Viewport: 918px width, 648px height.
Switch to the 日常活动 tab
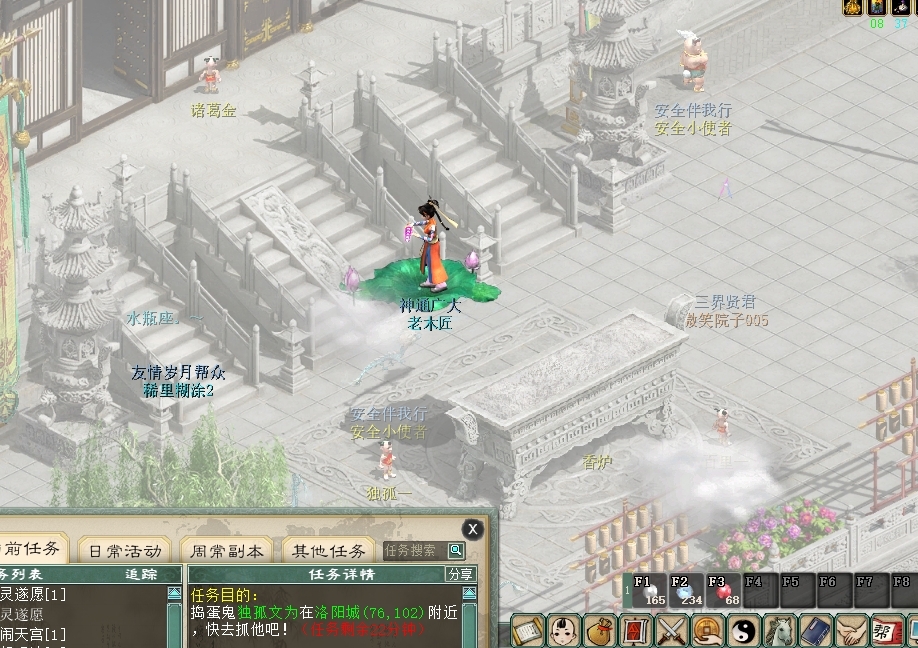tap(125, 551)
